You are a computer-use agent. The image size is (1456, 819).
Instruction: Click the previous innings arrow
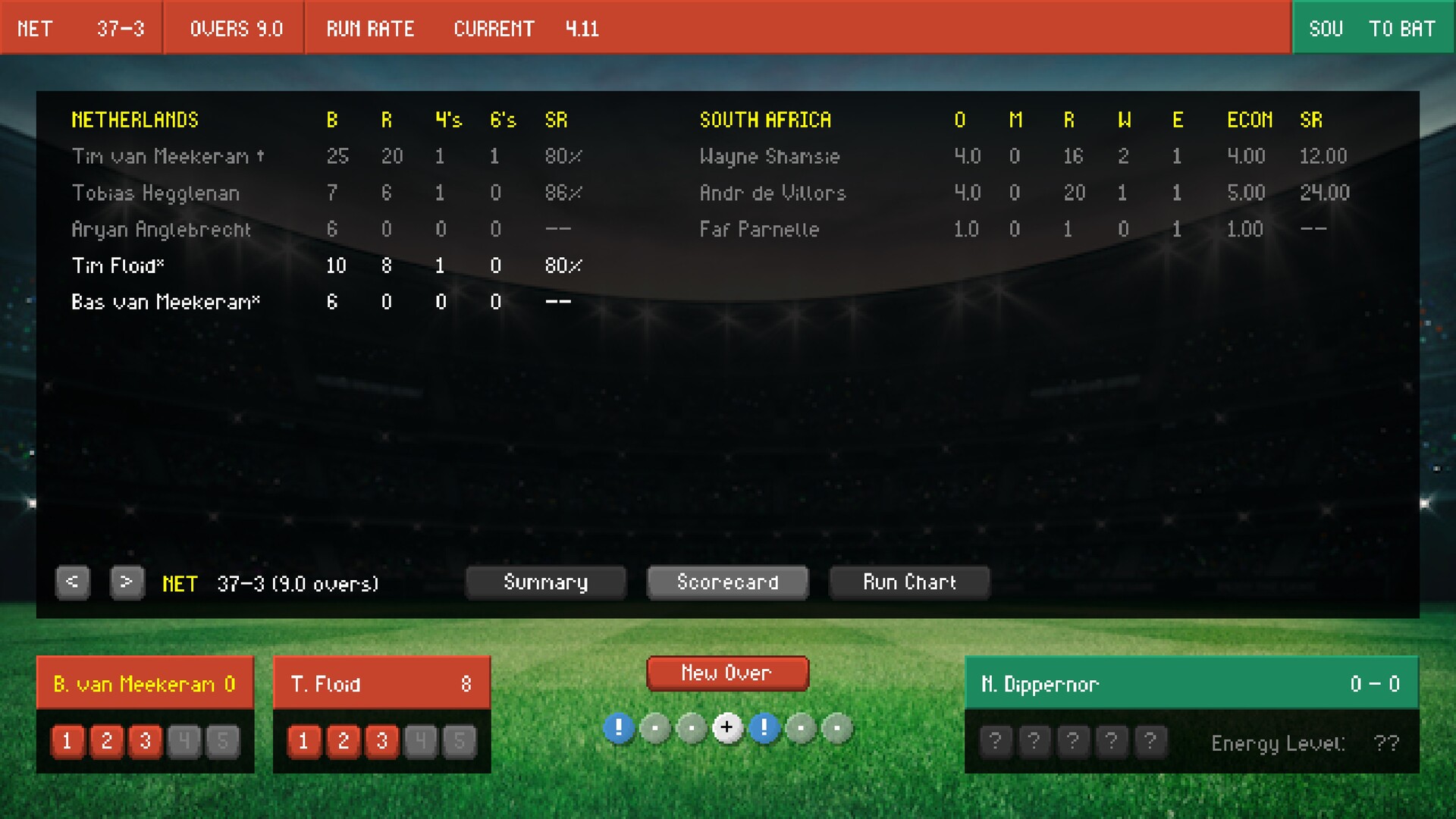point(73,582)
